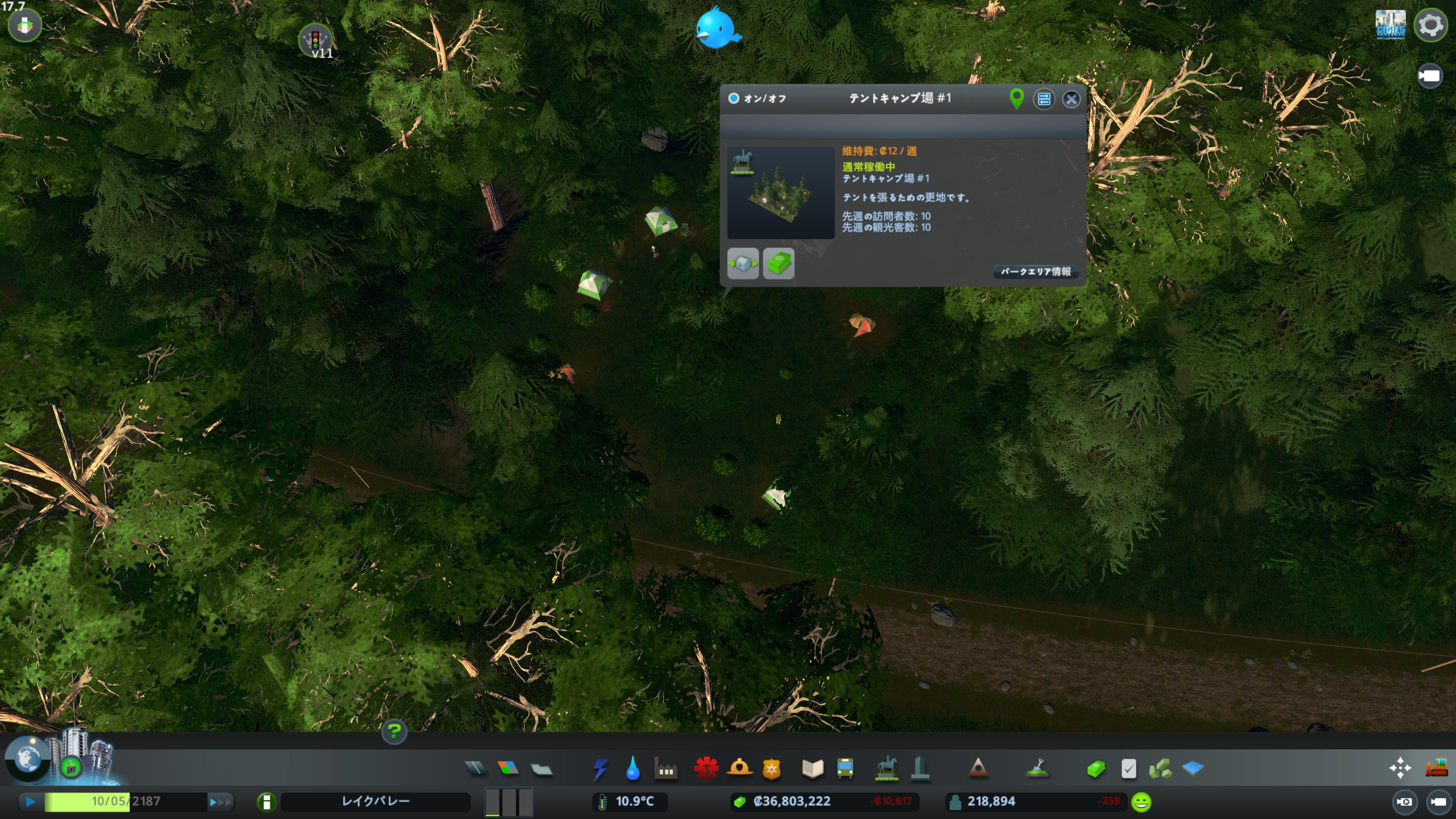Open the Roads build menu
The width and height of the screenshot is (1456, 819).
(x=475, y=768)
